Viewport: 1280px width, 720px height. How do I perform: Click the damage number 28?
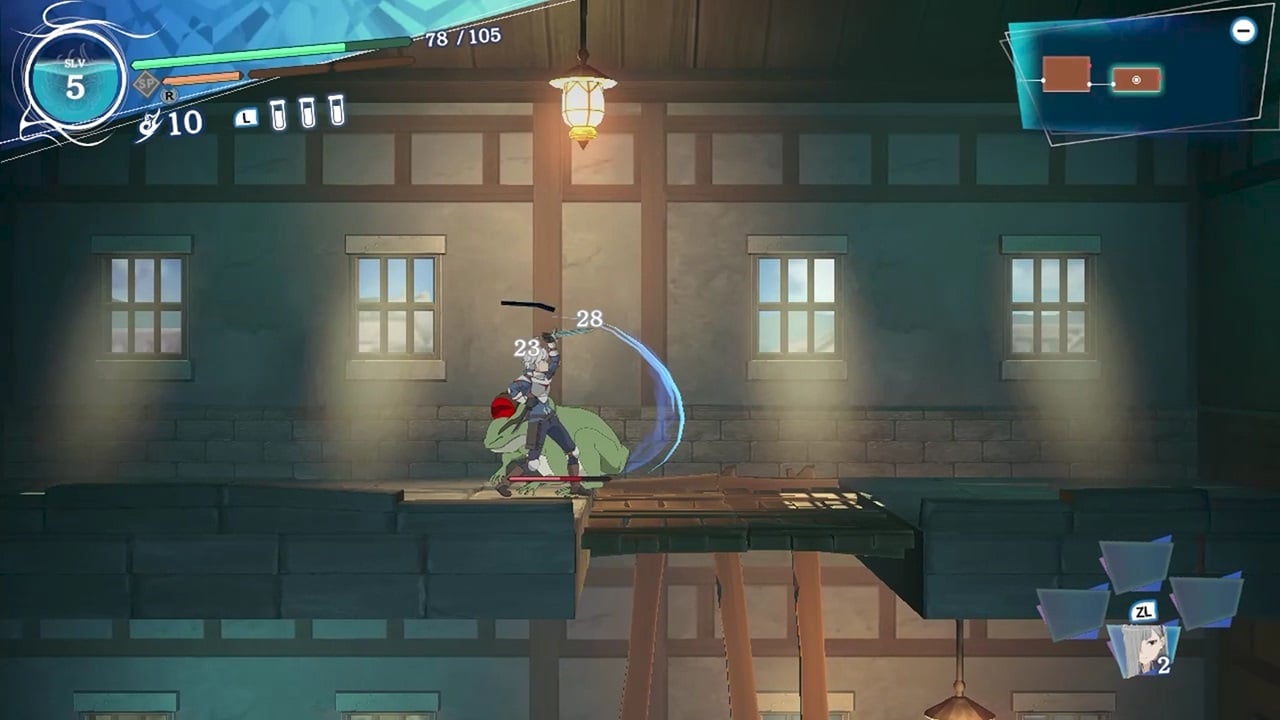588,318
